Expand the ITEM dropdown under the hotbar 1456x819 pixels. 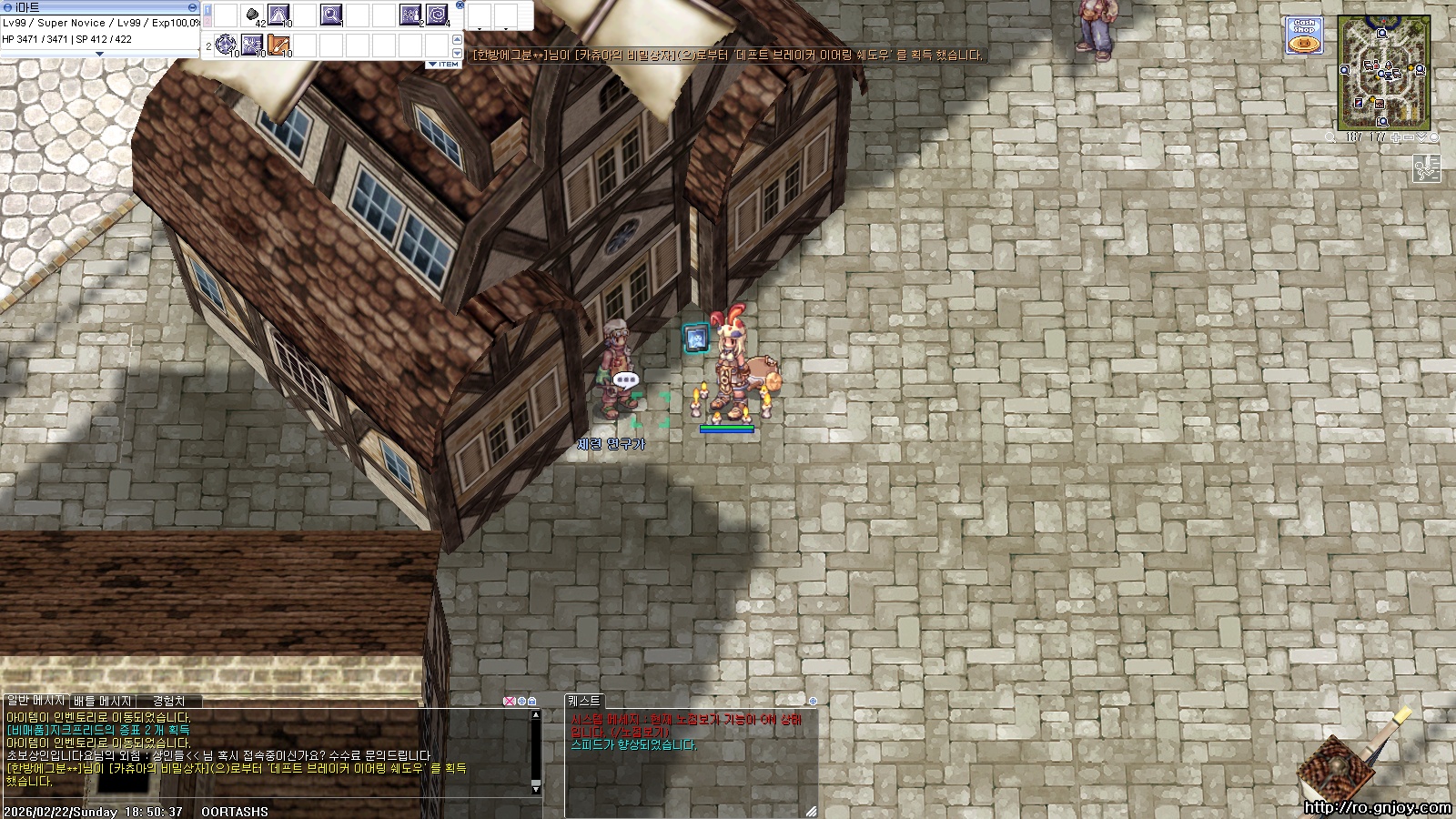pos(443,65)
